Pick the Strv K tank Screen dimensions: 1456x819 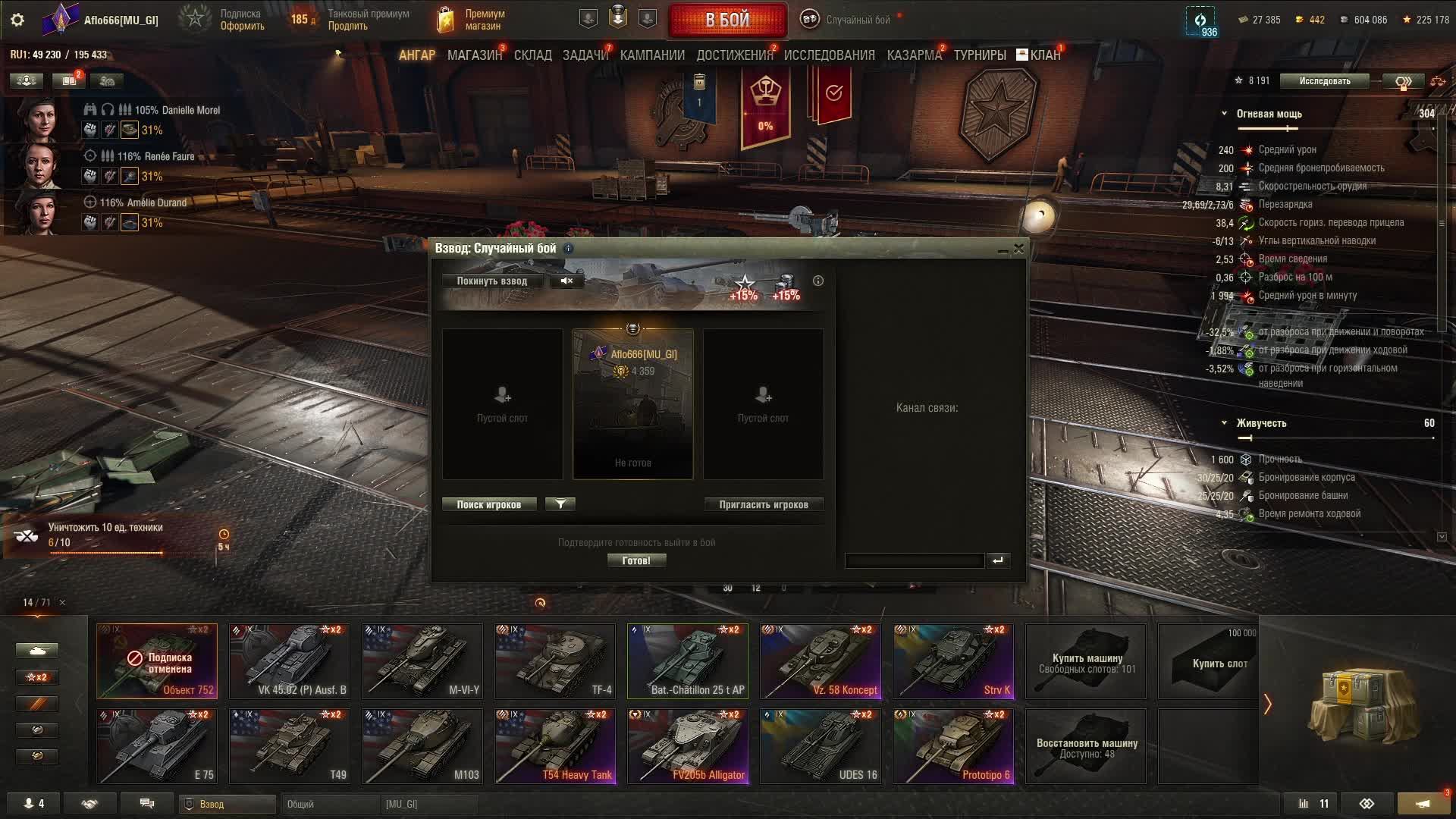coord(953,661)
